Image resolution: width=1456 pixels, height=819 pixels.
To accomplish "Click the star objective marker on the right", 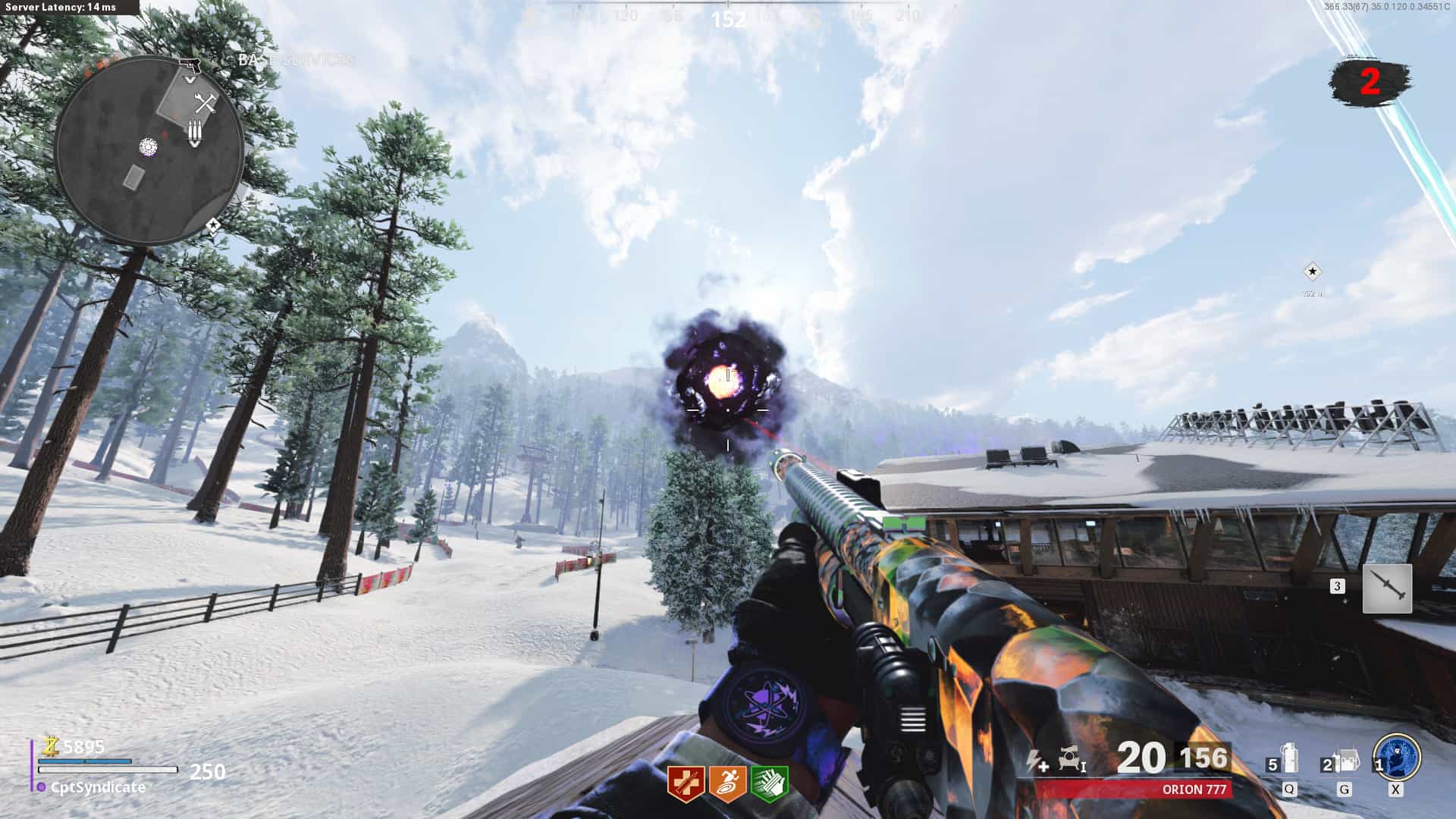I will (1312, 271).
